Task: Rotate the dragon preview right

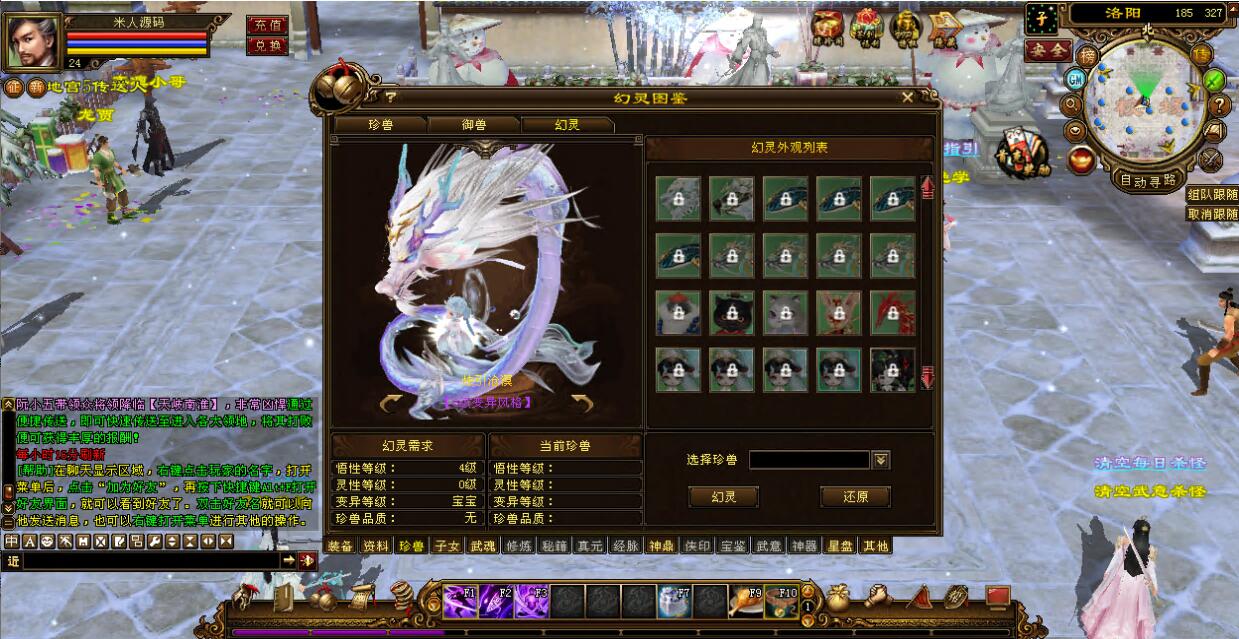Action: point(582,403)
